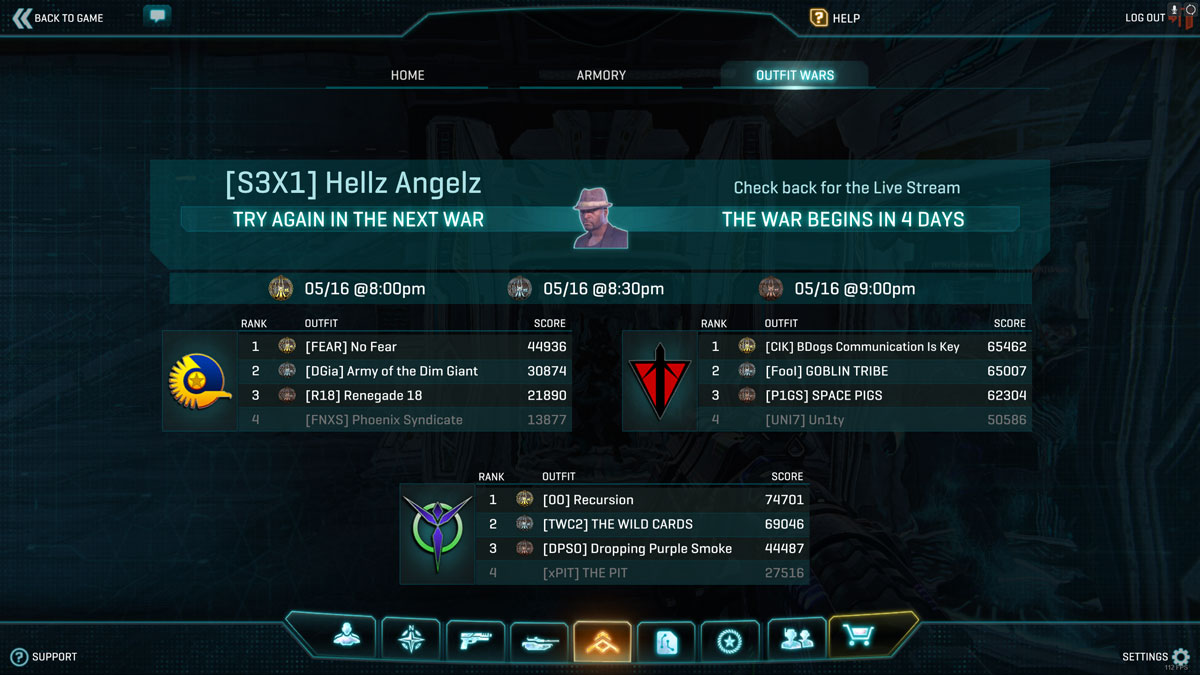The image size is (1200, 675).
Task: Select the [00] Recursion outfit row
Action: 640,500
